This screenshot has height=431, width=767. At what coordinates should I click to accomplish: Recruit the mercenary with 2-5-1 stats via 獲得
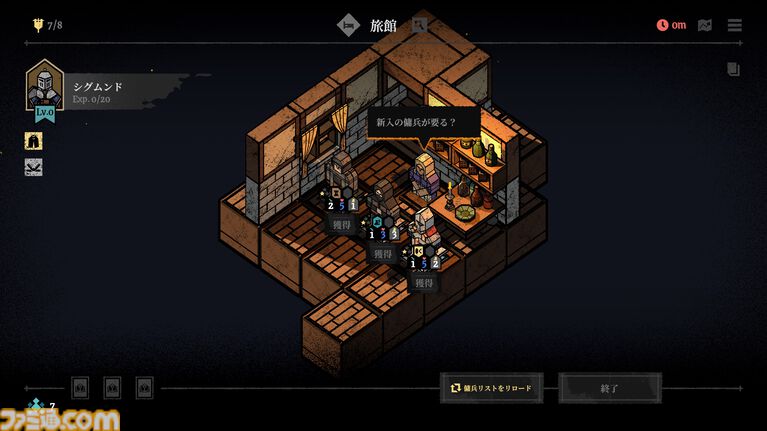(x=342, y=225)
